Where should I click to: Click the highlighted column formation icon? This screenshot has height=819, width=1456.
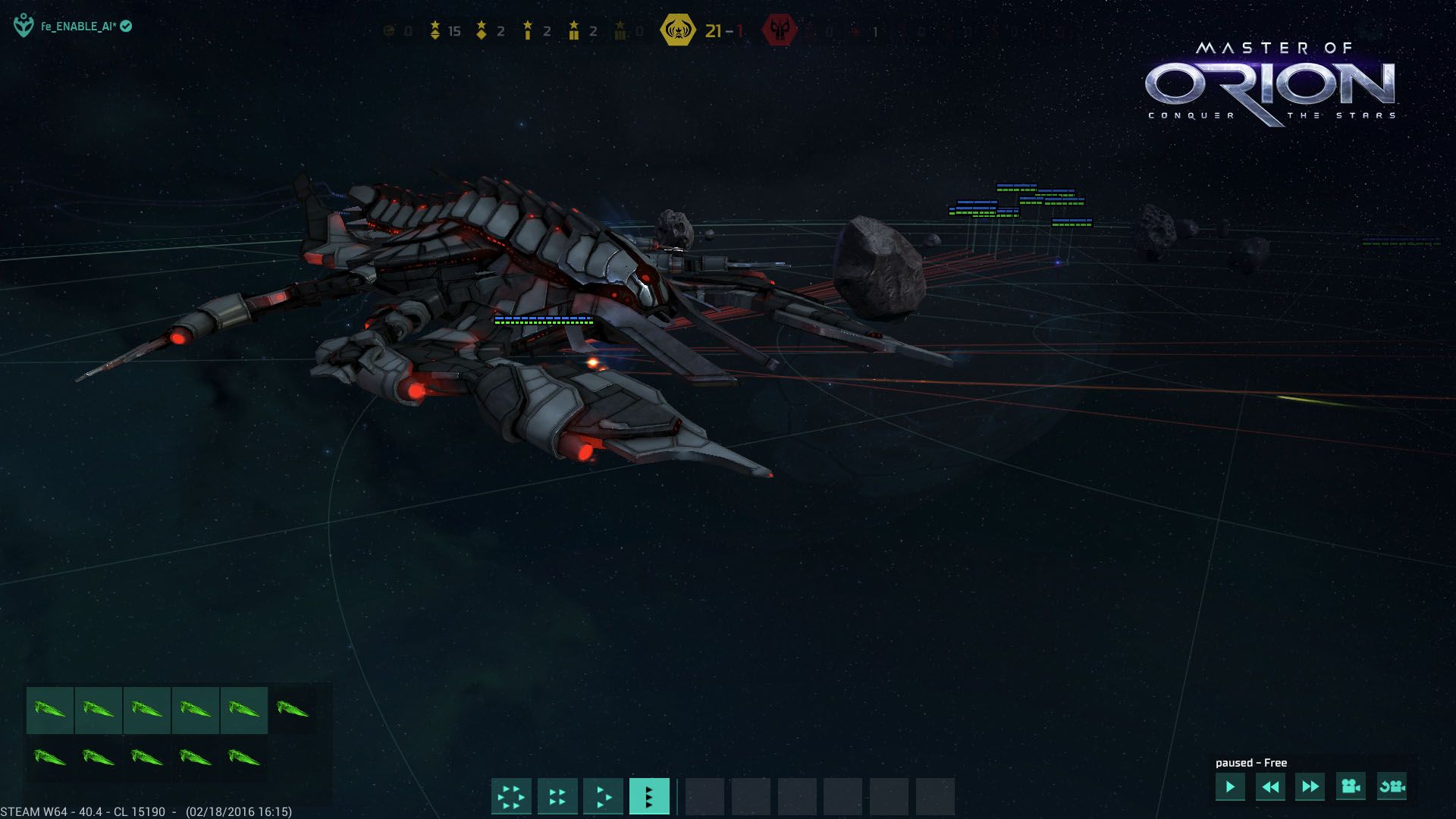(650, 796)
